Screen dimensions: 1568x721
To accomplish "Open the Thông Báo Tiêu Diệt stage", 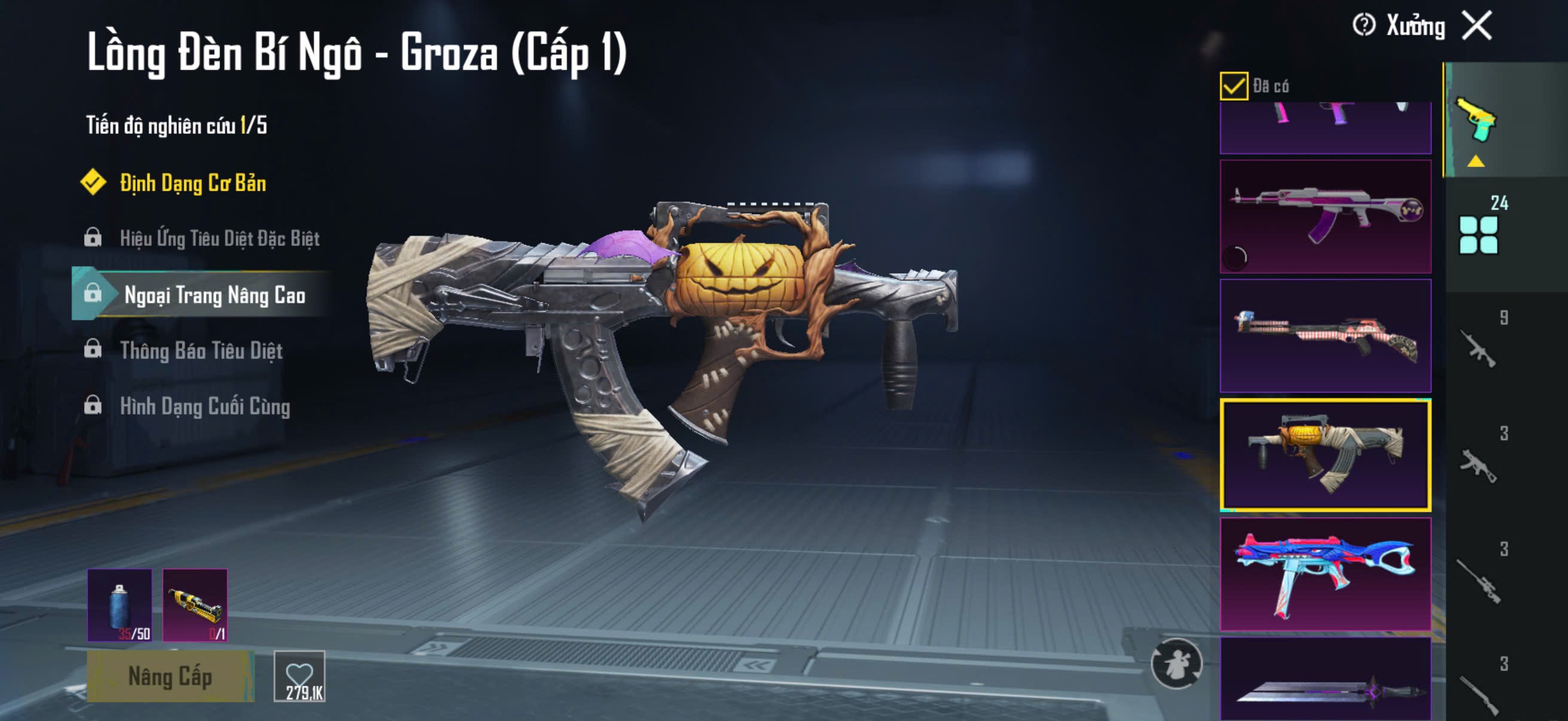I will coord(201,350).
